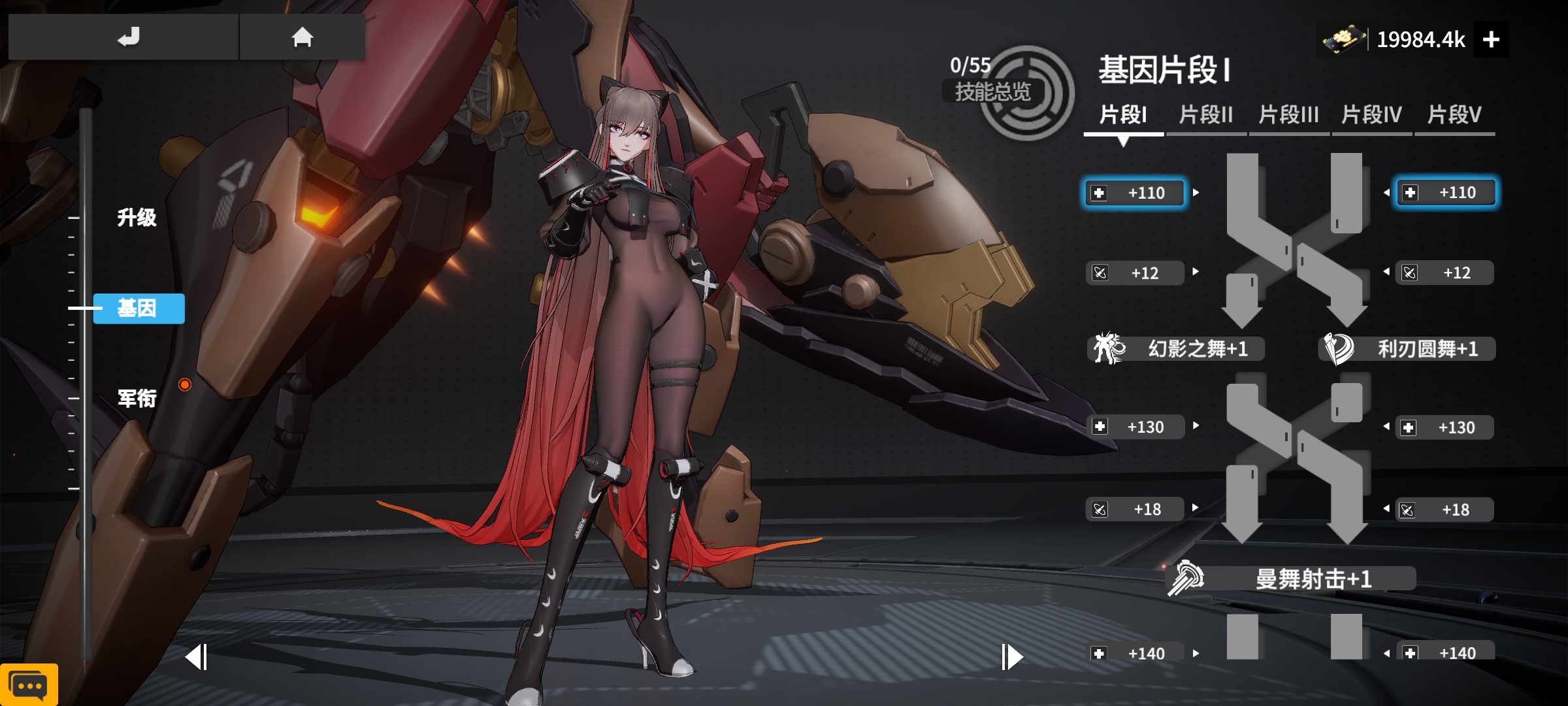
Task: Switch to the 片段II tab
Action: pyautogui.click(x=1205, y=116)
